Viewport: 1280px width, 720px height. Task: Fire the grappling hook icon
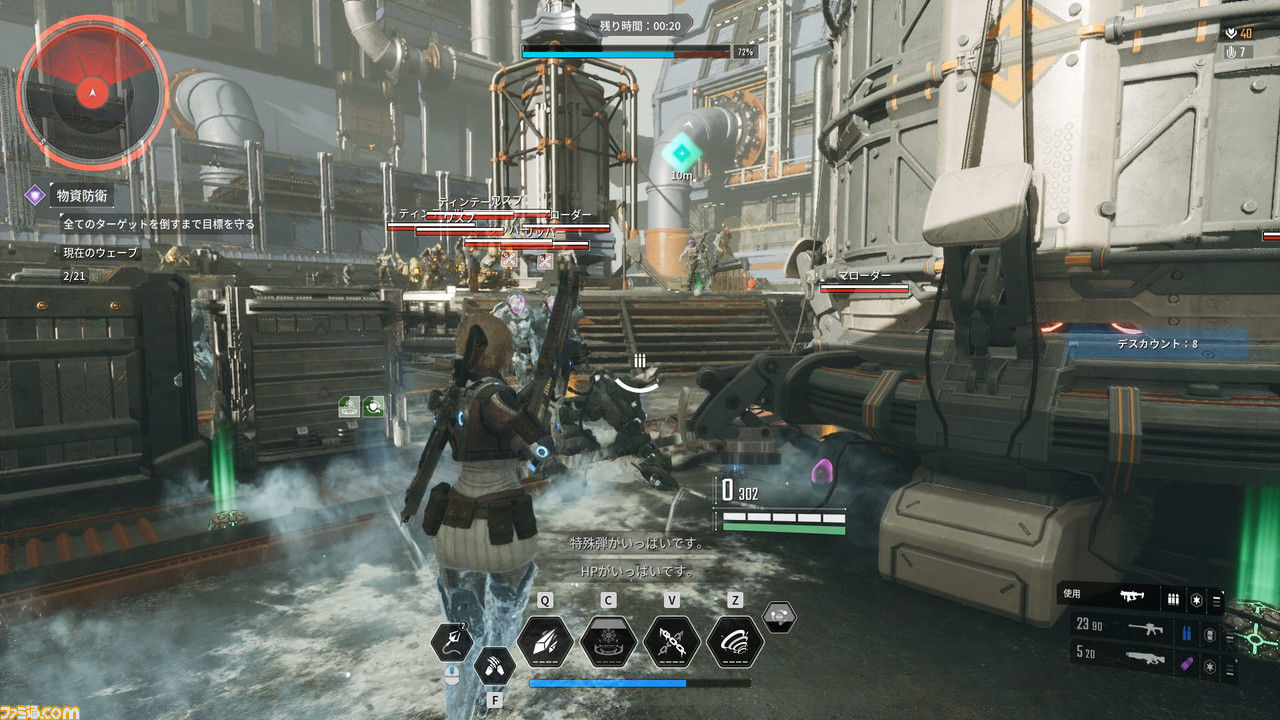(453, 641)
